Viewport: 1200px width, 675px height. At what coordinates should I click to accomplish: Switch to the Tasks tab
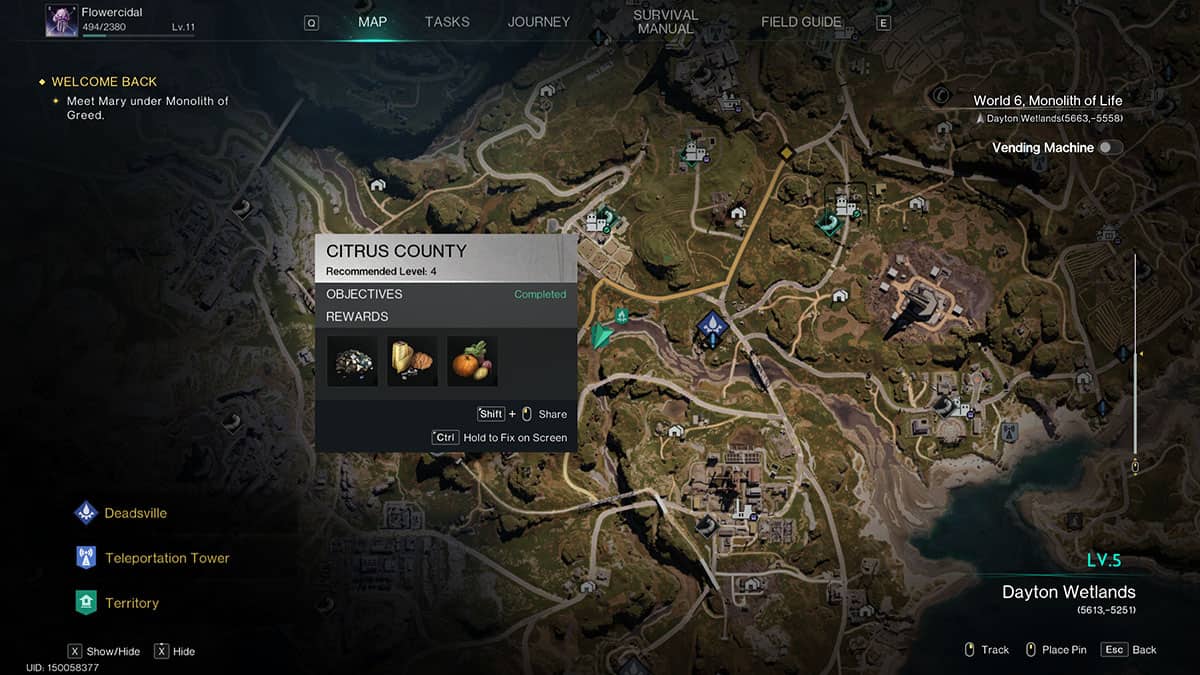point(447,22)
